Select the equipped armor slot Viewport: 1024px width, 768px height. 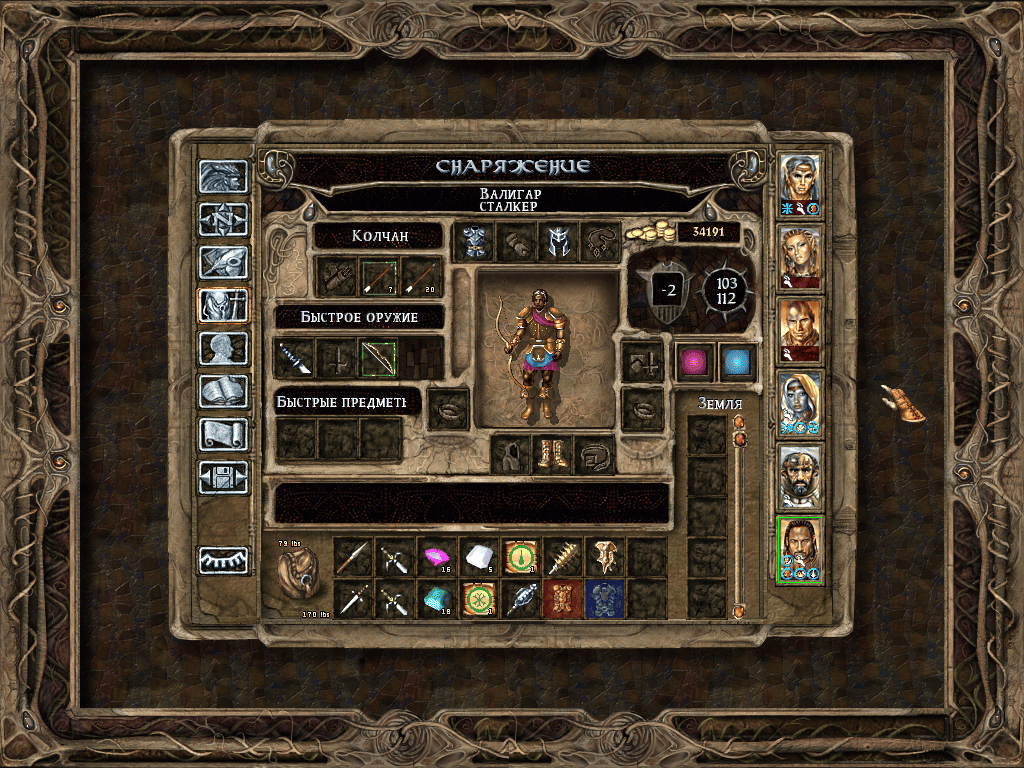[x=474, y=242]
